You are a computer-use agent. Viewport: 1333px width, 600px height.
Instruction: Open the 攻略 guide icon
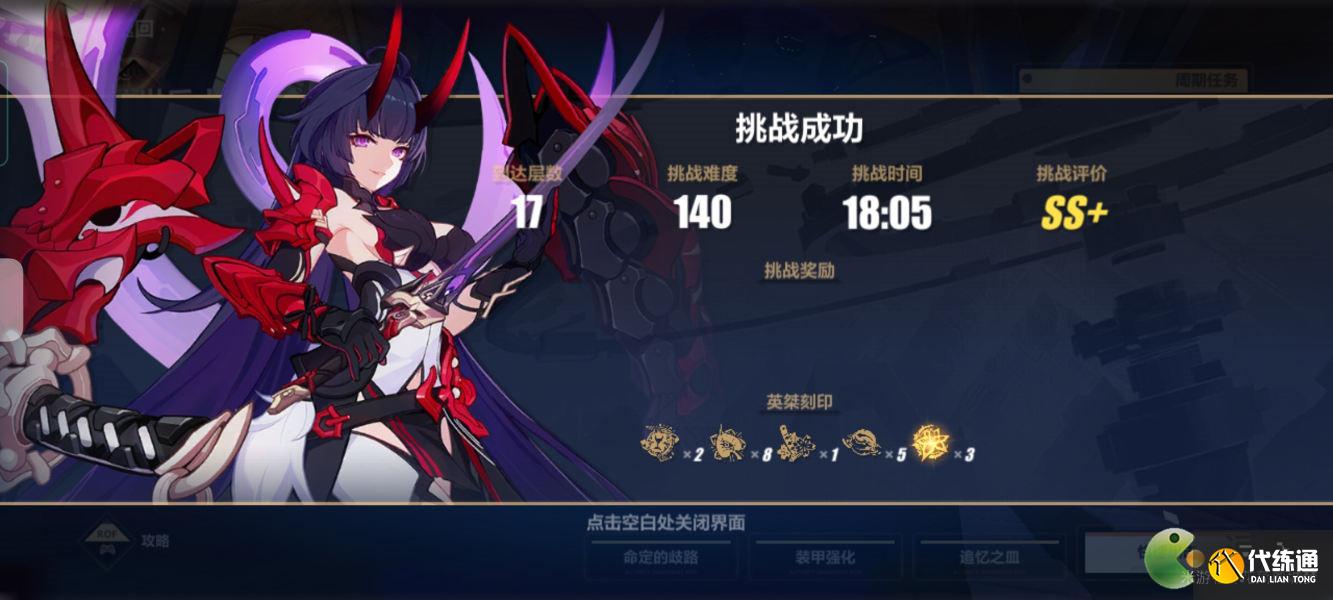click(105, 541)
